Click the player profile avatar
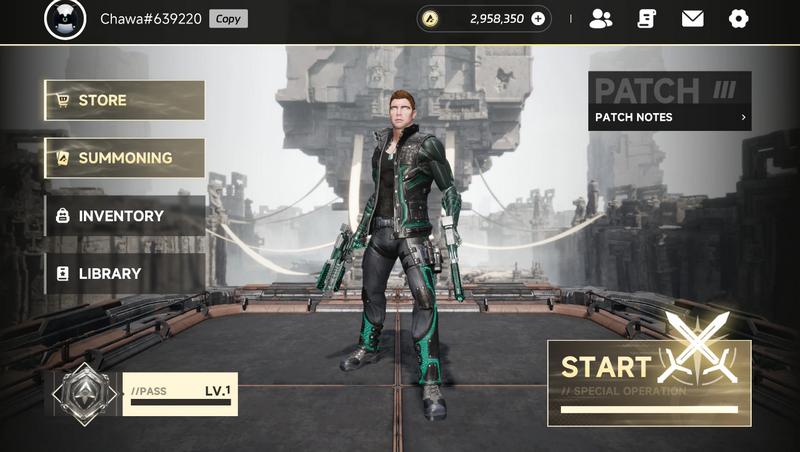Screen dimensions: 800x452 [x=65, y=19]
